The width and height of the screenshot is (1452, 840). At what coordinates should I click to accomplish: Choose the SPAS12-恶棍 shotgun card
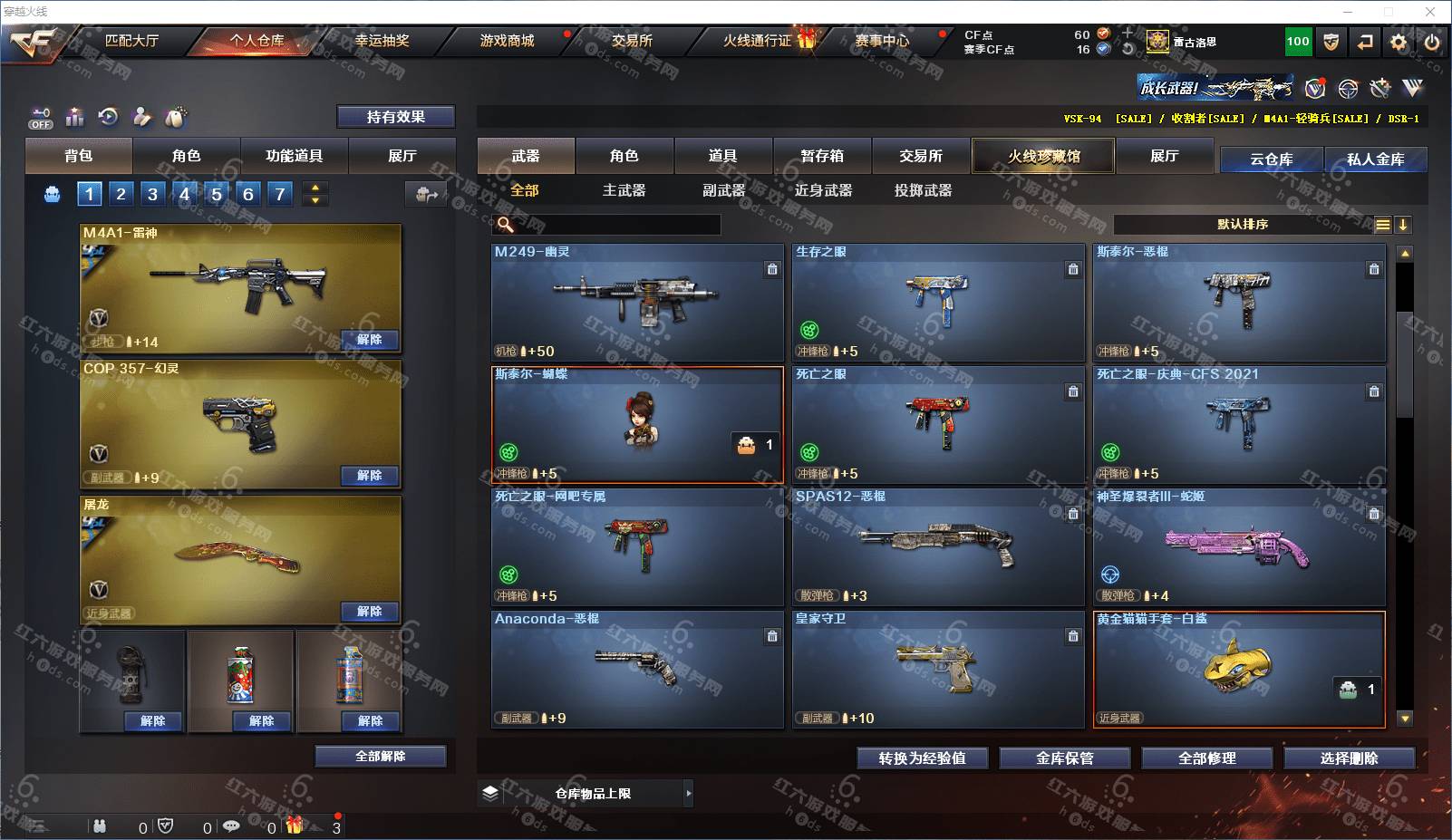click(938, 546)
